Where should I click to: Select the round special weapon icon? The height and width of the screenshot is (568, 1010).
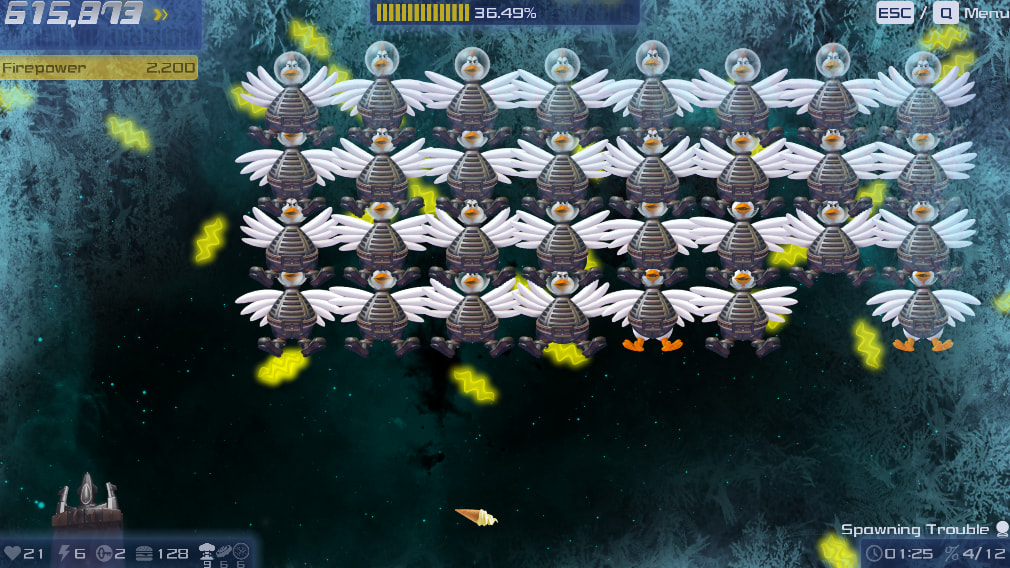click(x=241, y=550)
